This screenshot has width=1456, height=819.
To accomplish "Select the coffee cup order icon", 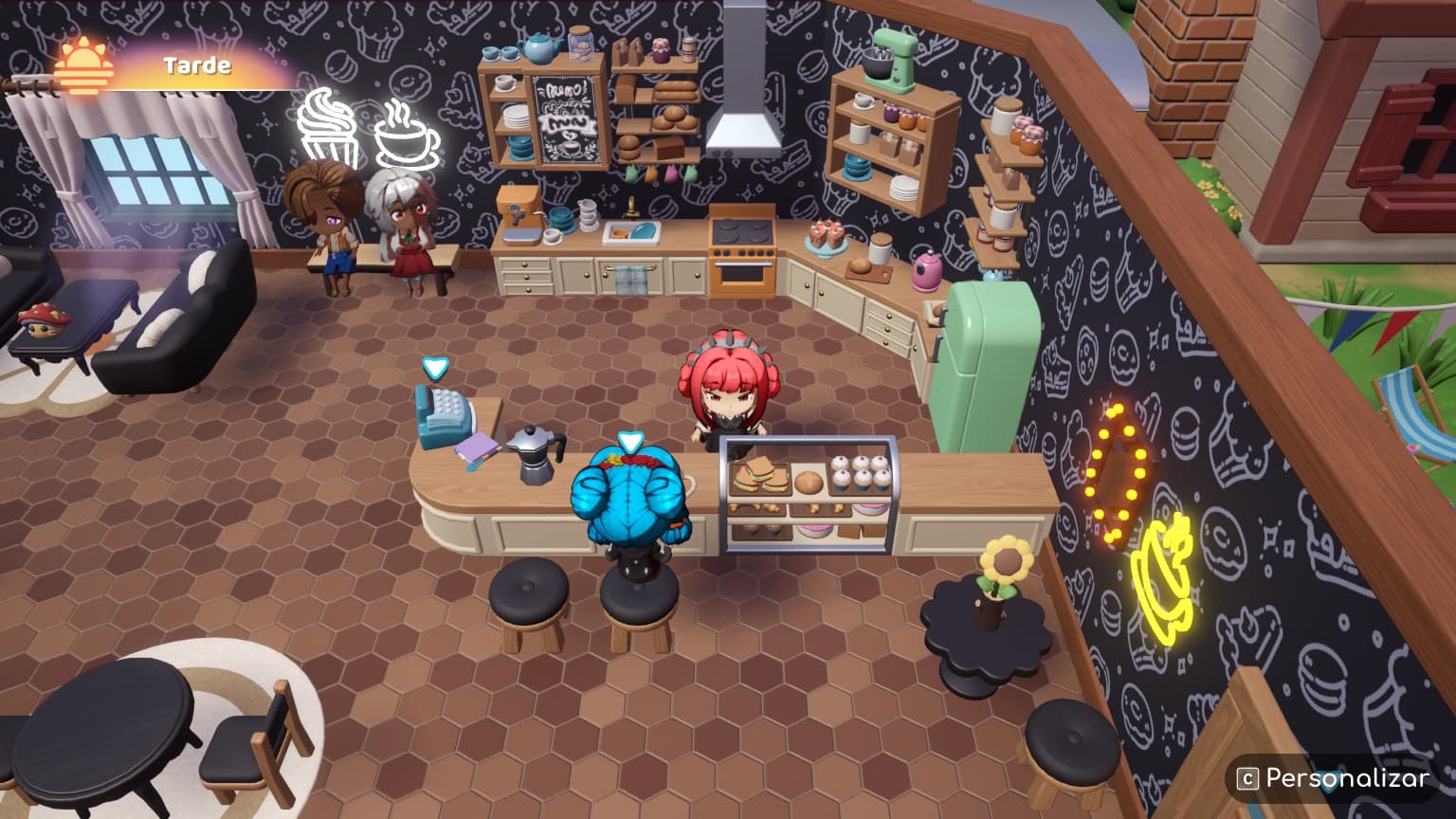I will point(406,136).
